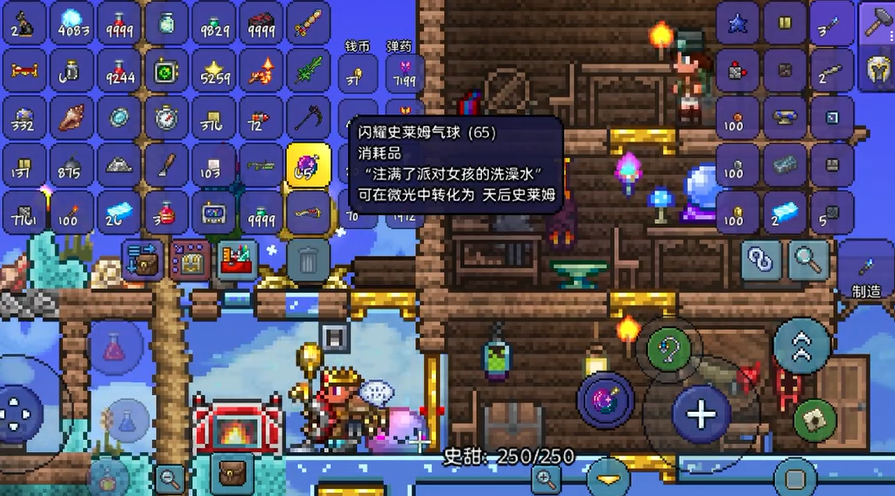Image resolution: width=895 pixels, height=496 pixels.
Task: Use the green grappling hook button
Action: tap(669, 348)
